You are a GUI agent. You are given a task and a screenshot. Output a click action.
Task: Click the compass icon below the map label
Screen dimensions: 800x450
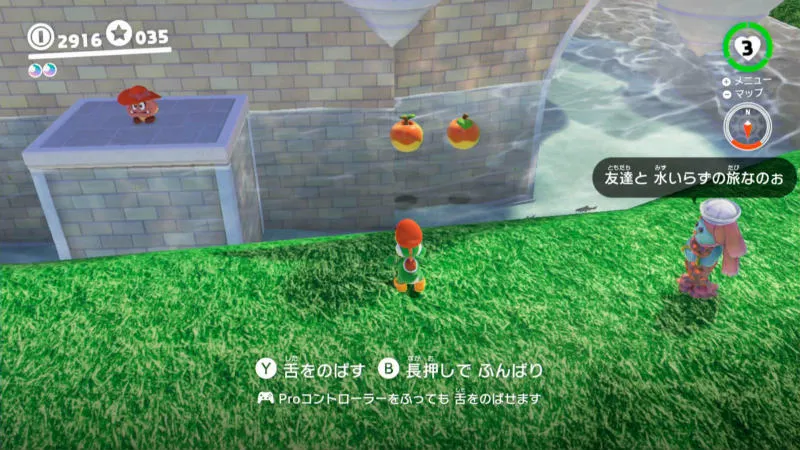point(743,126)
